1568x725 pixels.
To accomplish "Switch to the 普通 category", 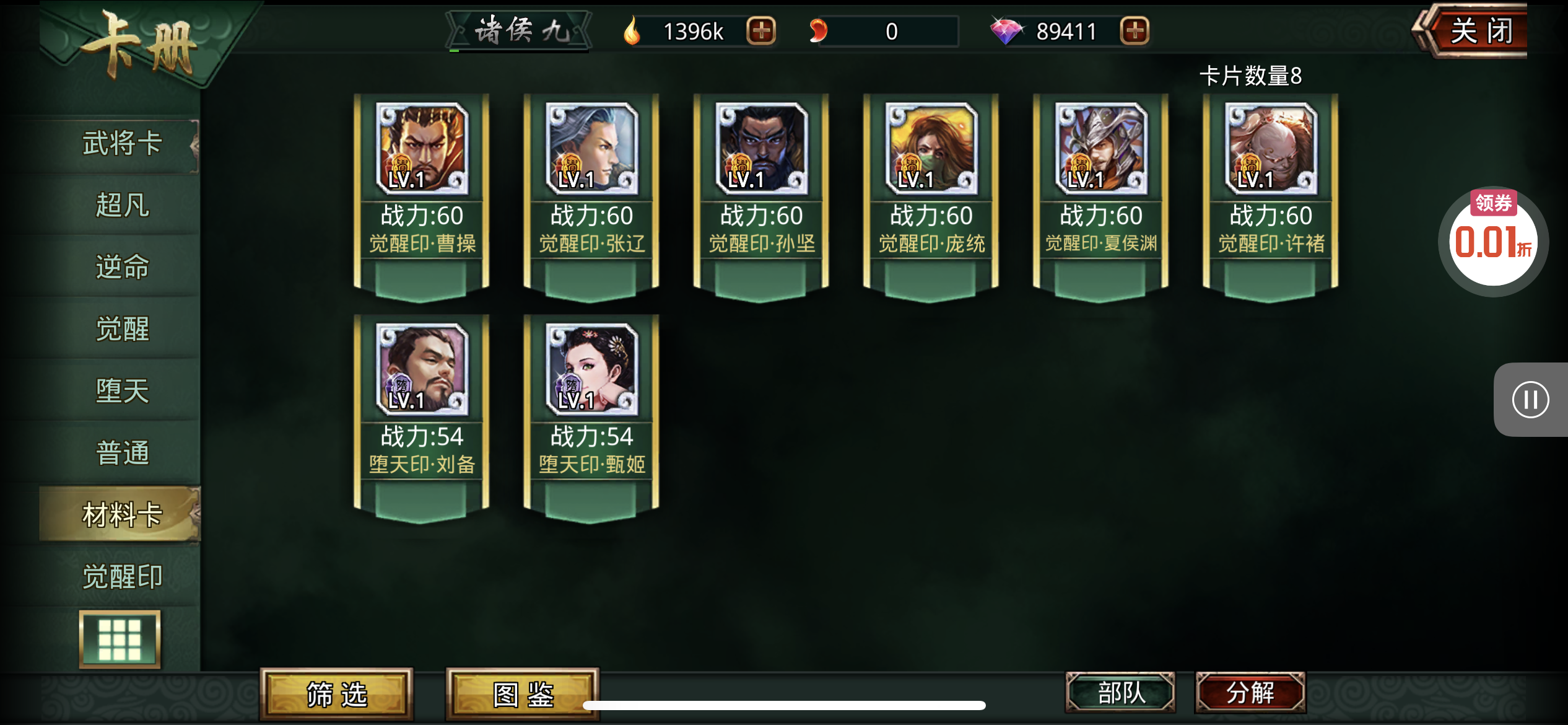I will click(x=122, y=453).
